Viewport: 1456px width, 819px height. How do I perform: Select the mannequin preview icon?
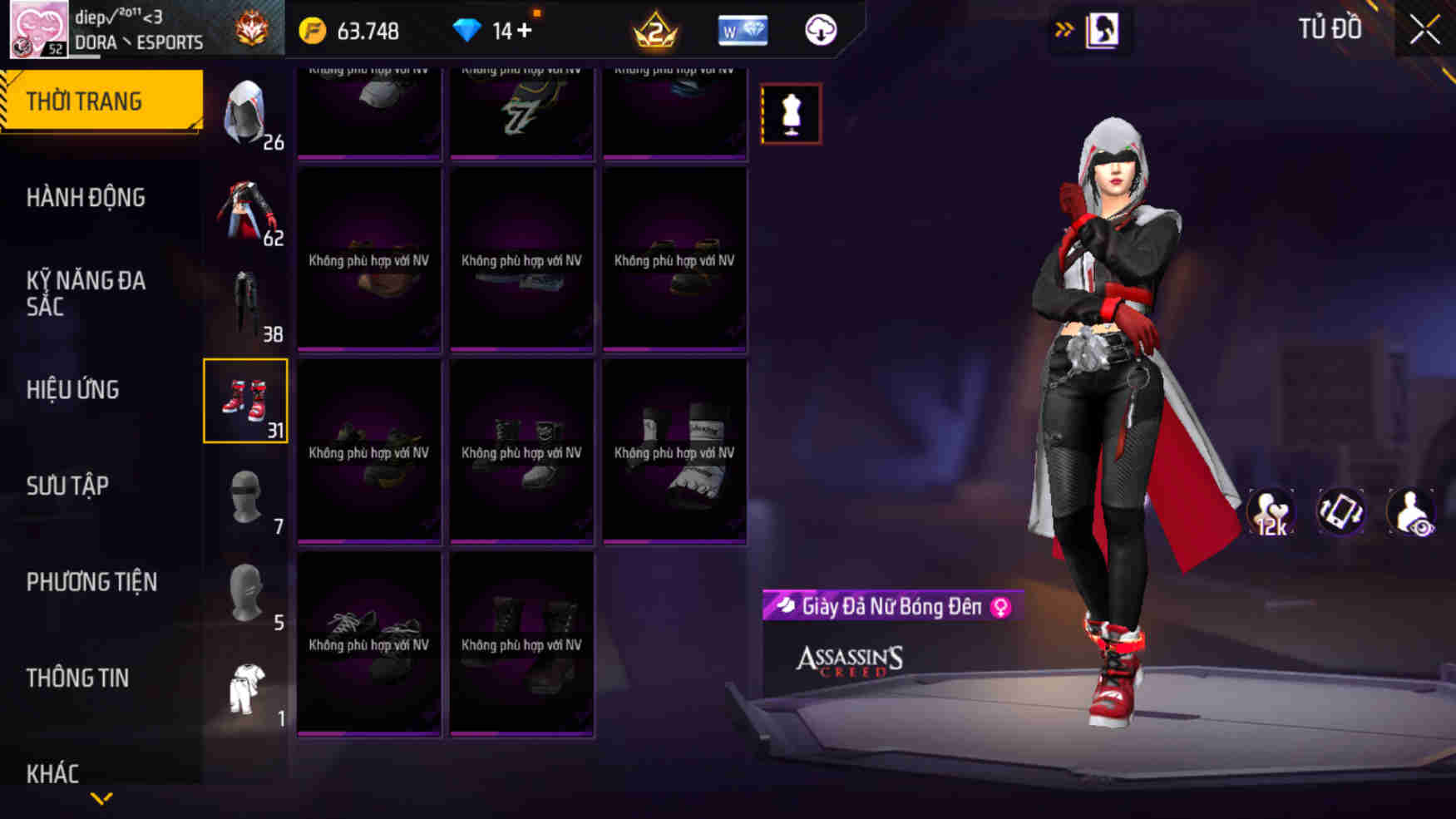tap(790, 114)
